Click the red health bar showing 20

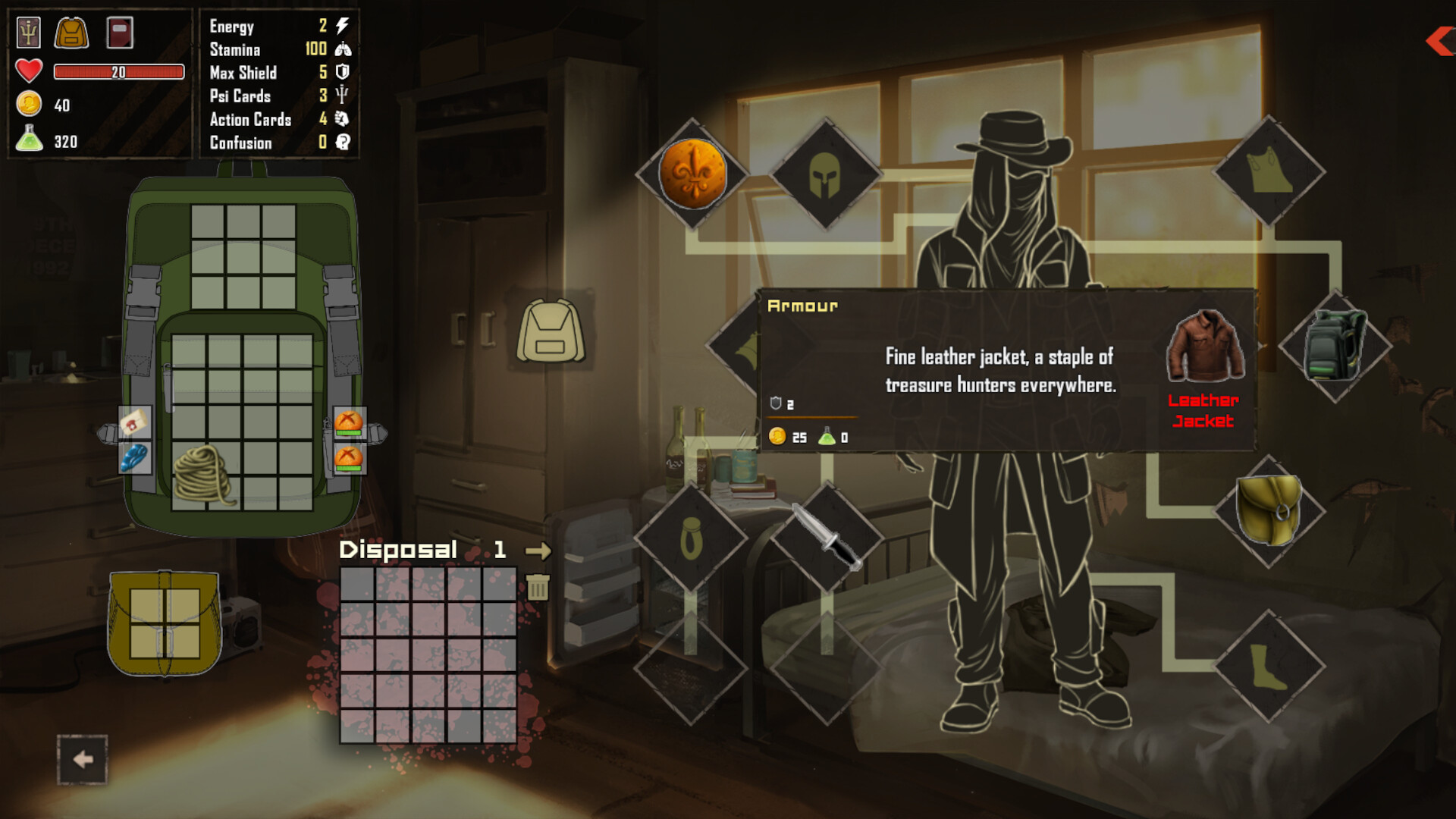pos(118,72)
